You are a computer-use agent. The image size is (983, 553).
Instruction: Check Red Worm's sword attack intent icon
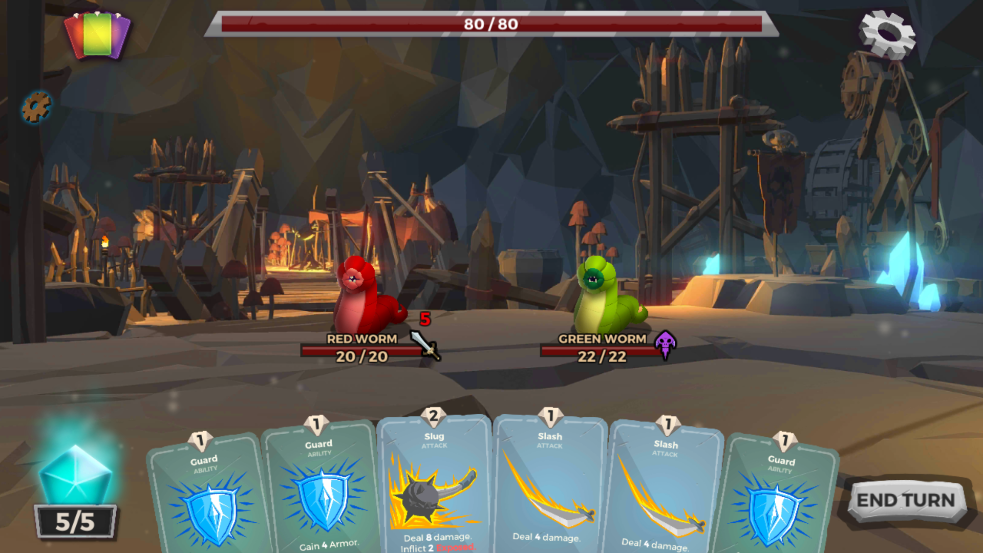(425, 344)
